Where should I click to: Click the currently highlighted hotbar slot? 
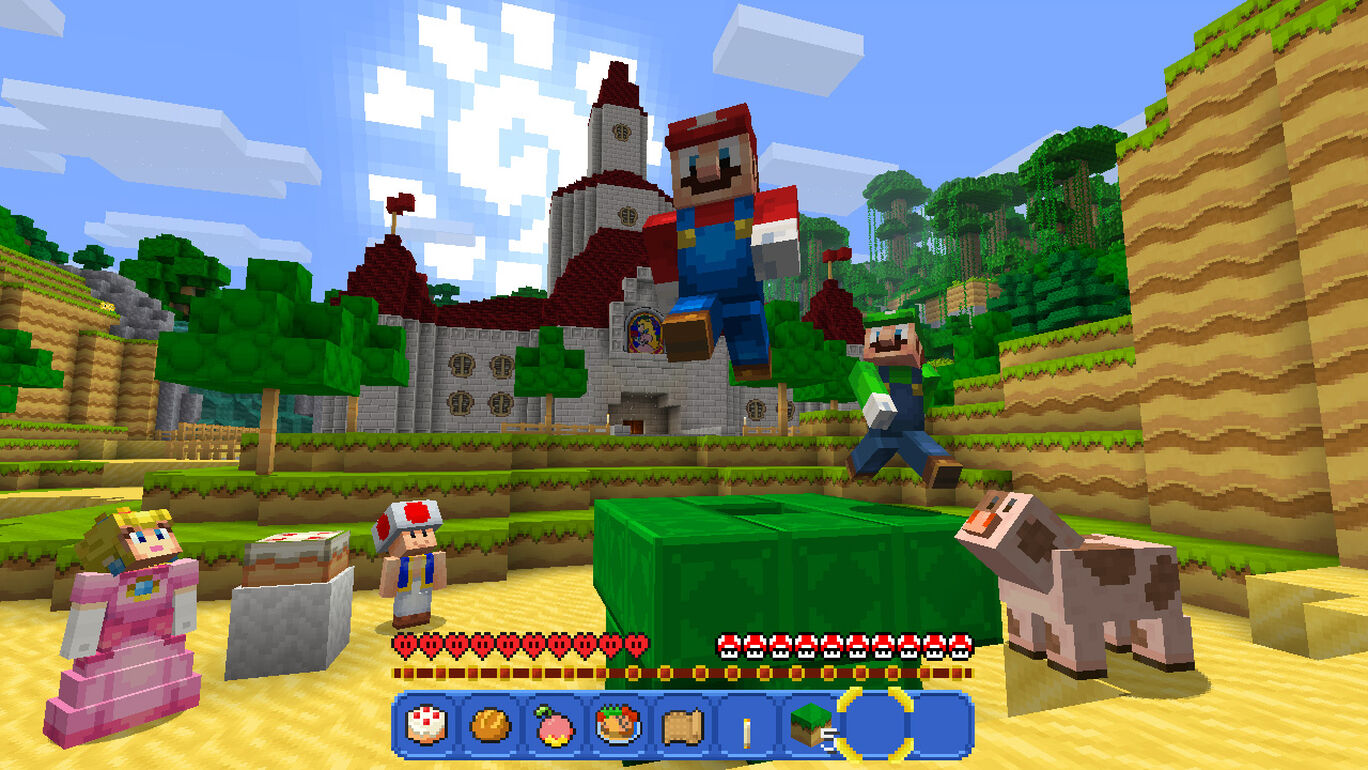[x=873, y=723]
